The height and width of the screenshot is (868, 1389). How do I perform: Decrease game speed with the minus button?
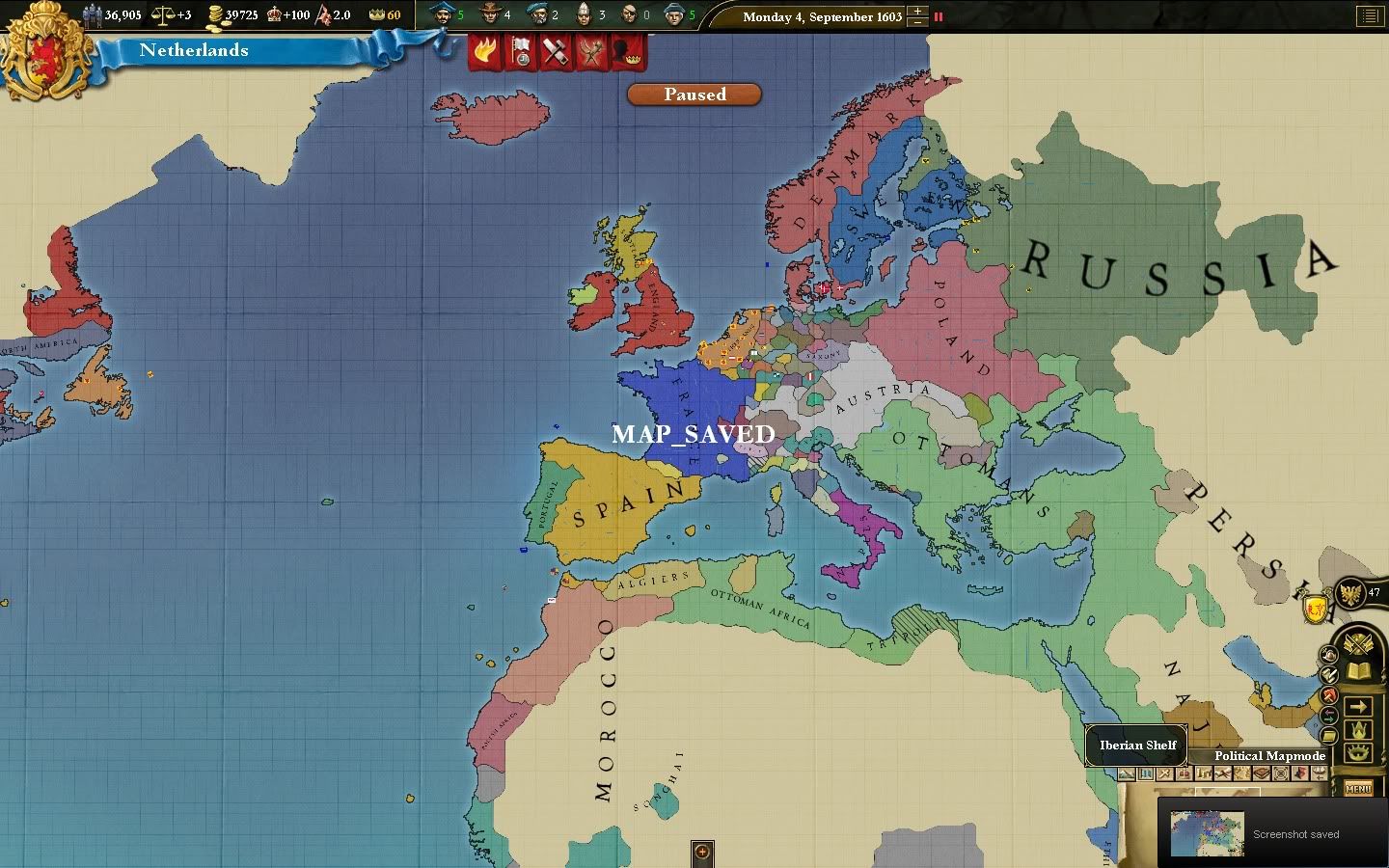[x=917, y=22]
